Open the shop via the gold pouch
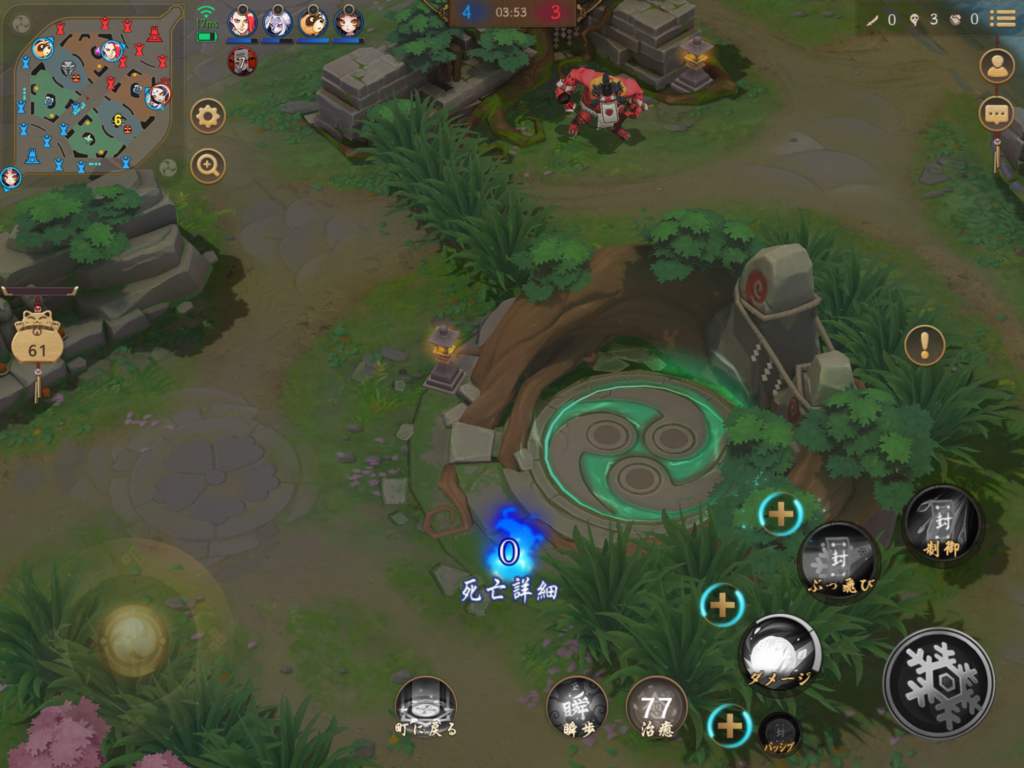Viewport: 1024px width, 768px height. (x=37, y=346)
